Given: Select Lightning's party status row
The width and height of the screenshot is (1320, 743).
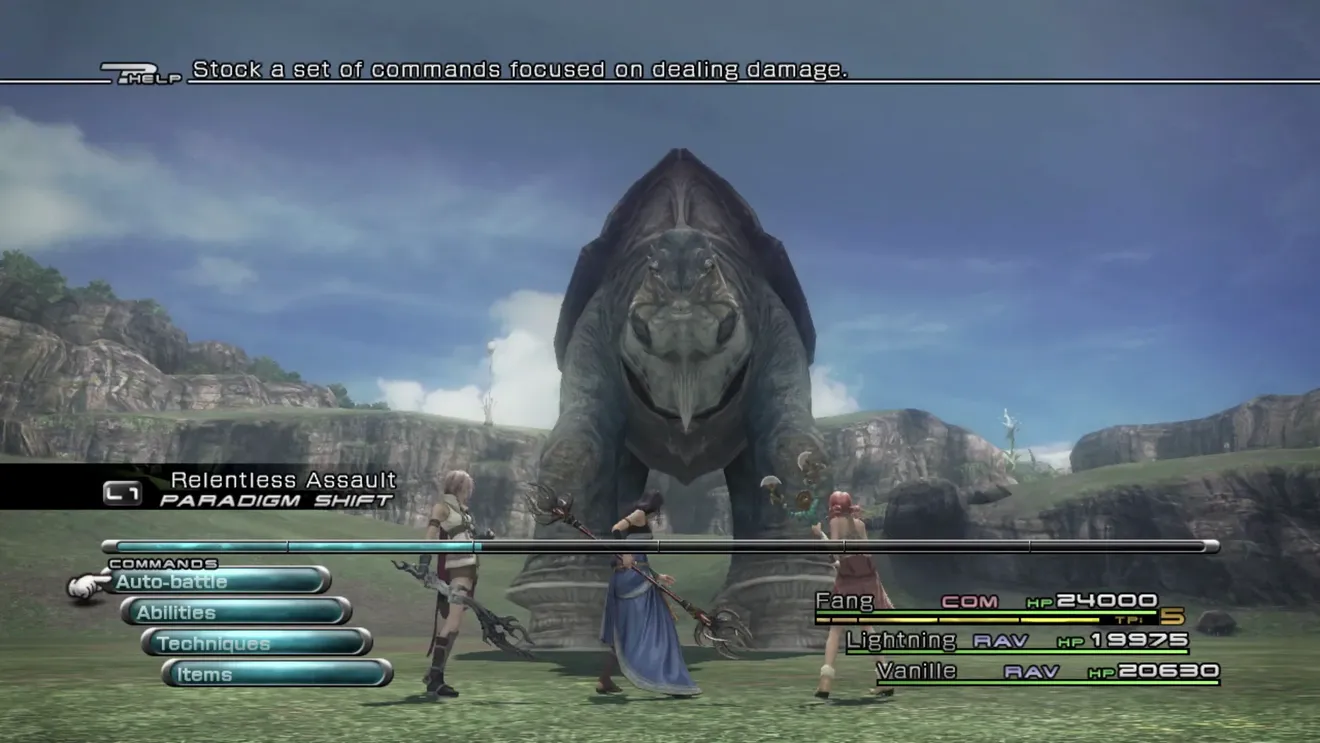Looking at the screenshot, I should pos(1017,641).
